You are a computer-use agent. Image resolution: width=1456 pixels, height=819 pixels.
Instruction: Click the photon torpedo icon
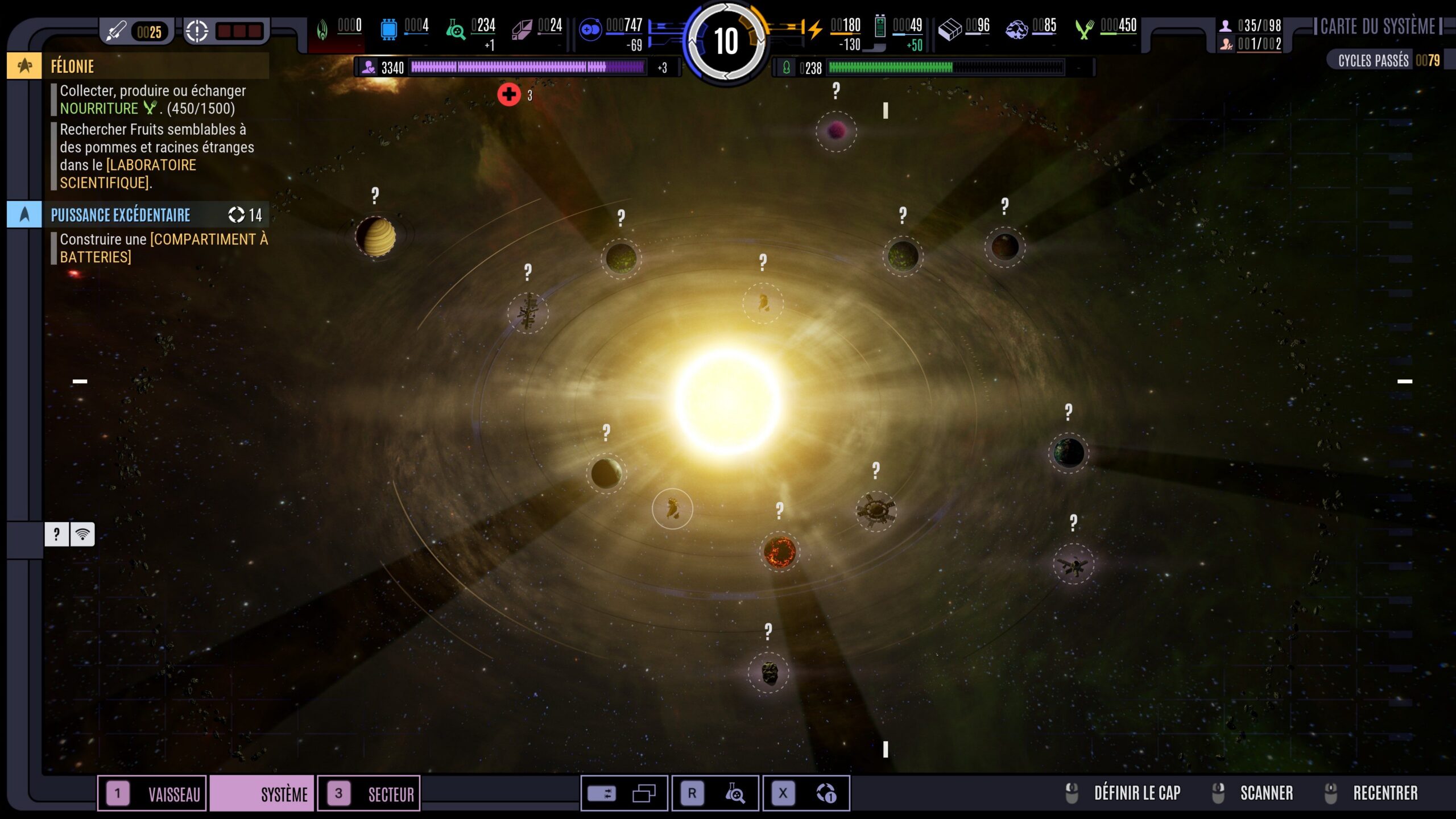pos(117,31)
